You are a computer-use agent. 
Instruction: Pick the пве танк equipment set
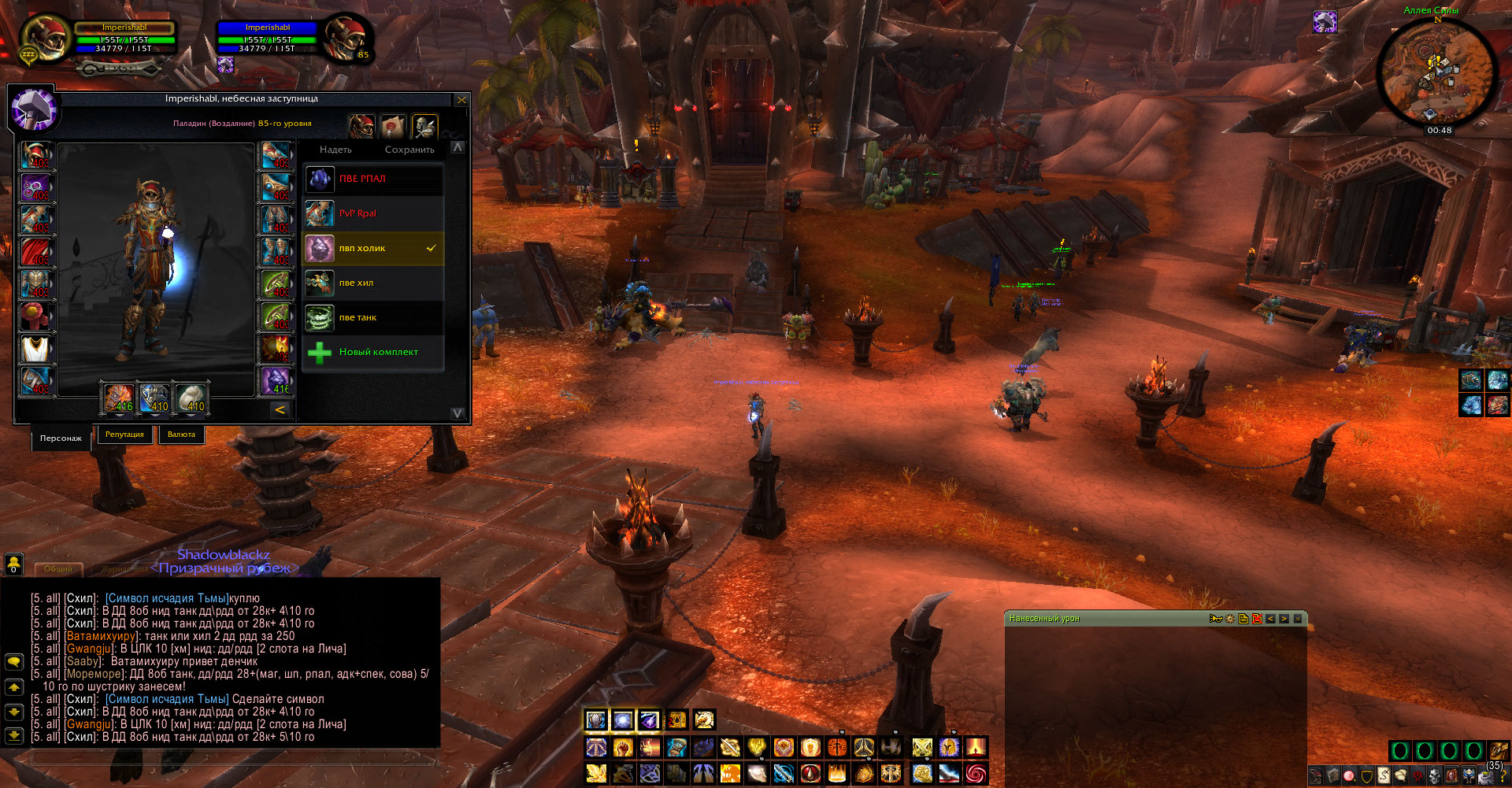point(374,318)
